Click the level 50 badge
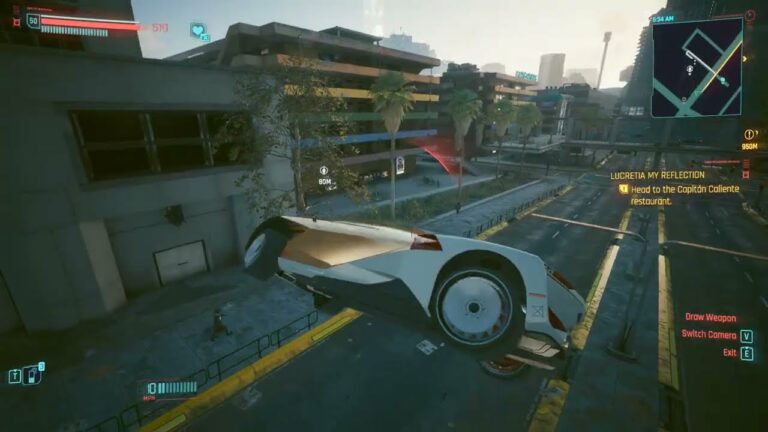 pos(33,21)
